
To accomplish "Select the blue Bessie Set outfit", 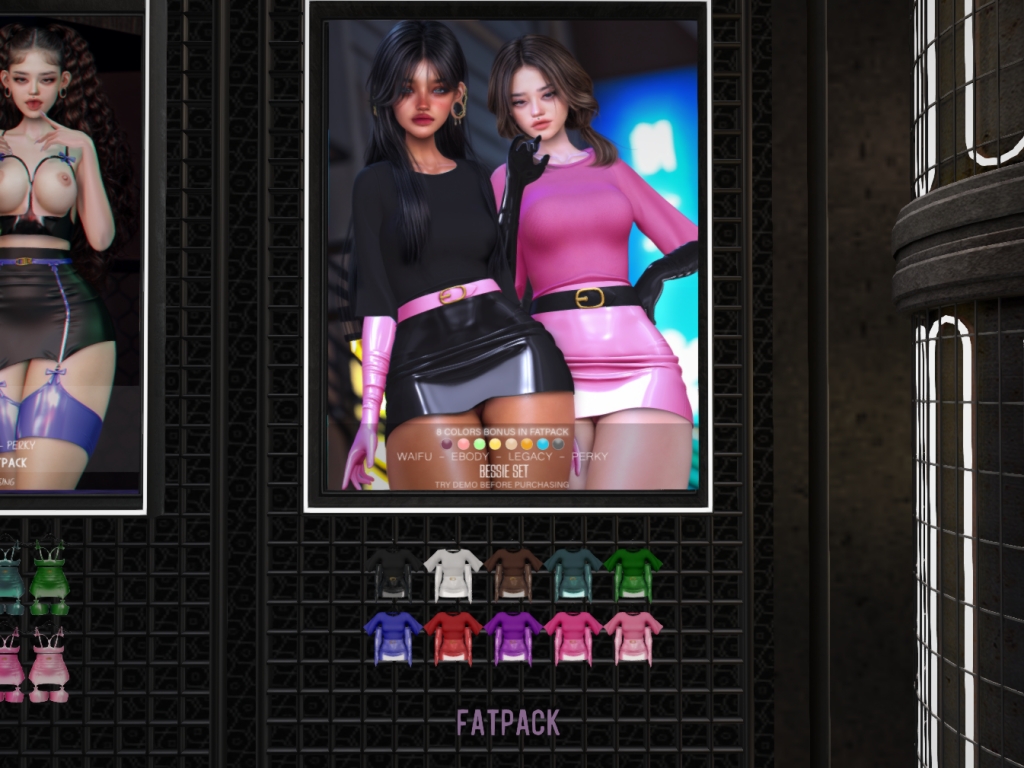I will click(394, 638).
